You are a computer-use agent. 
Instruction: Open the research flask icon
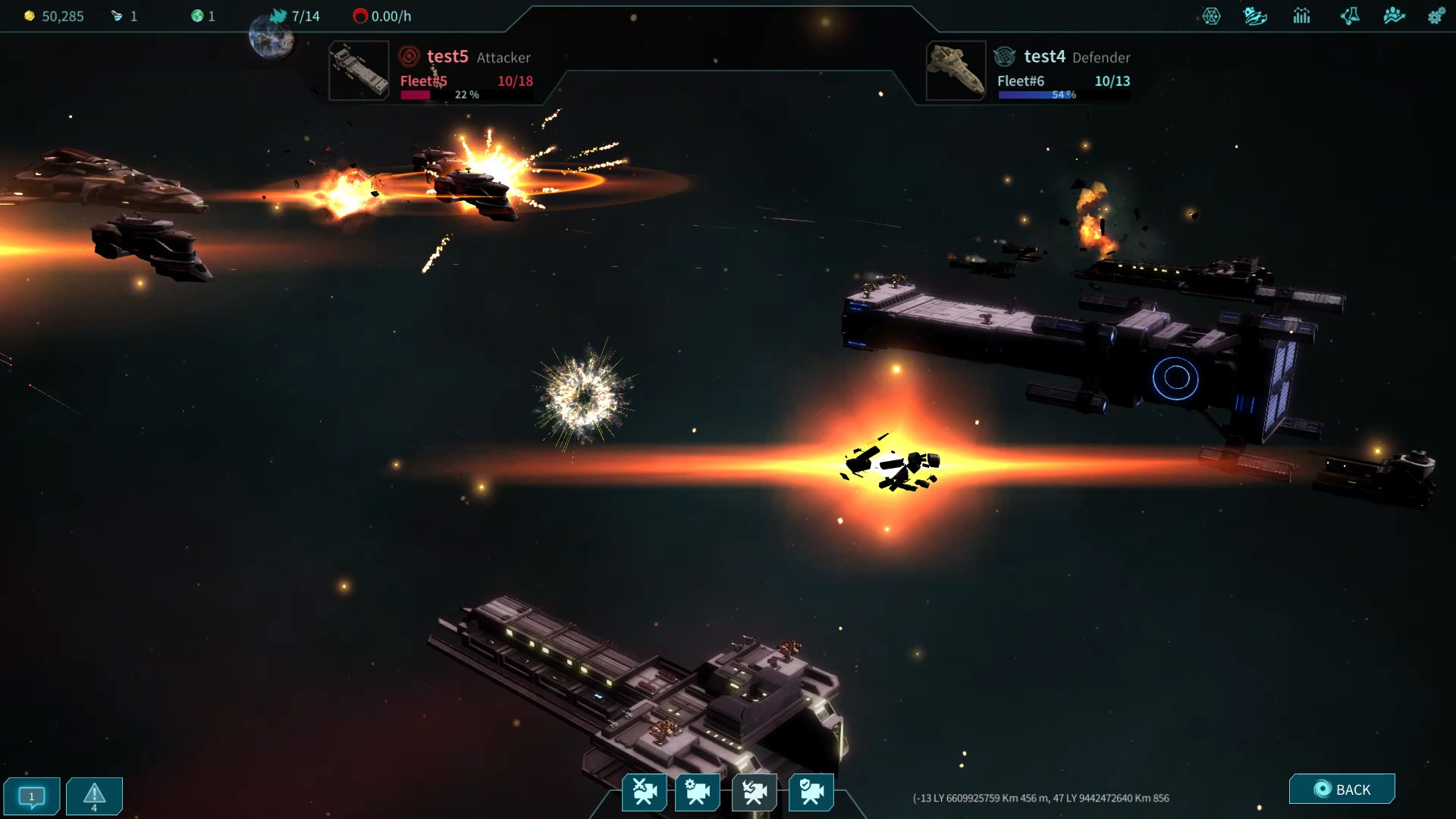pyautogui.click(x=1350, y=16)
